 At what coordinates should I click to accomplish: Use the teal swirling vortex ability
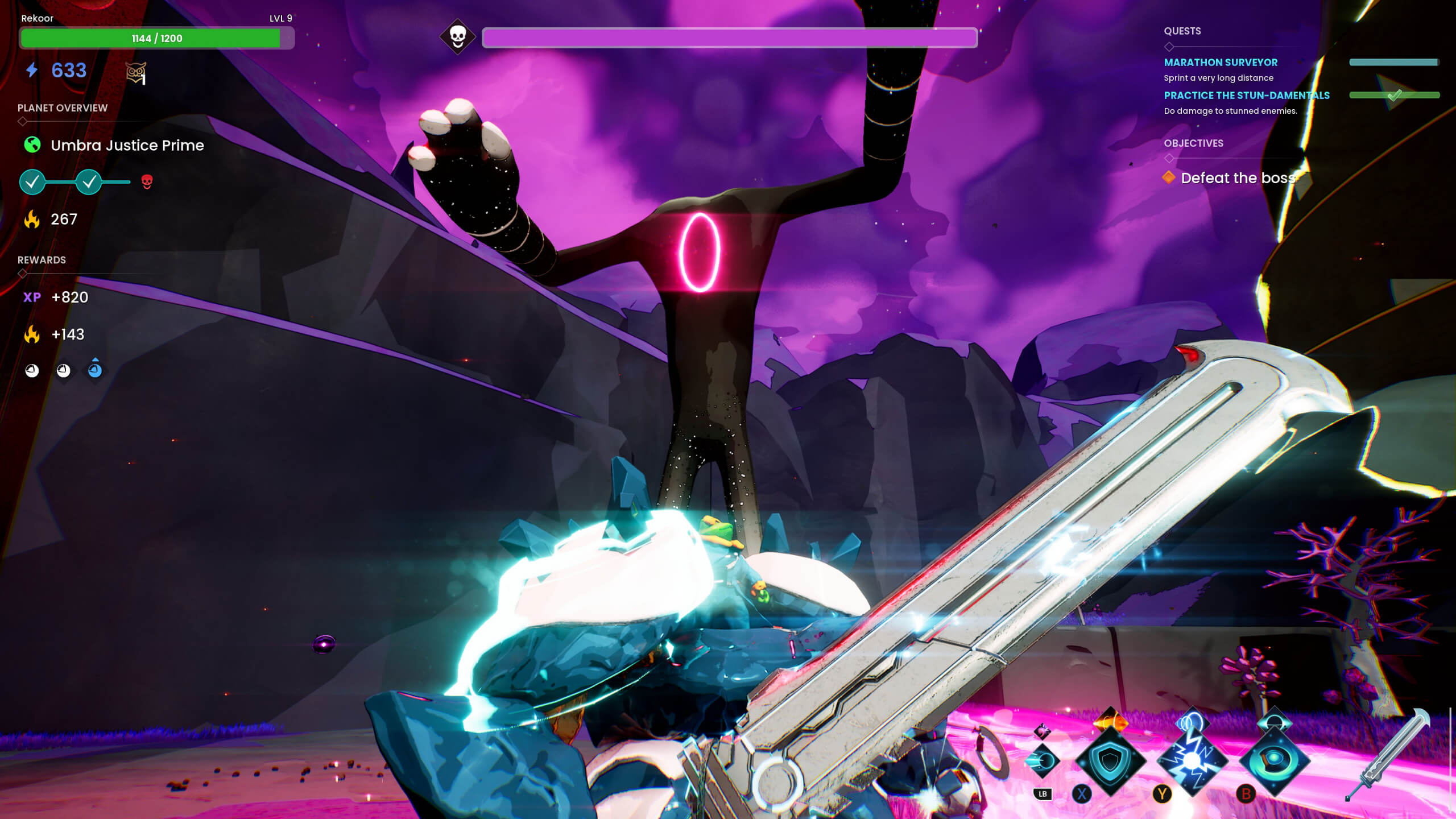coord(1275,761)
